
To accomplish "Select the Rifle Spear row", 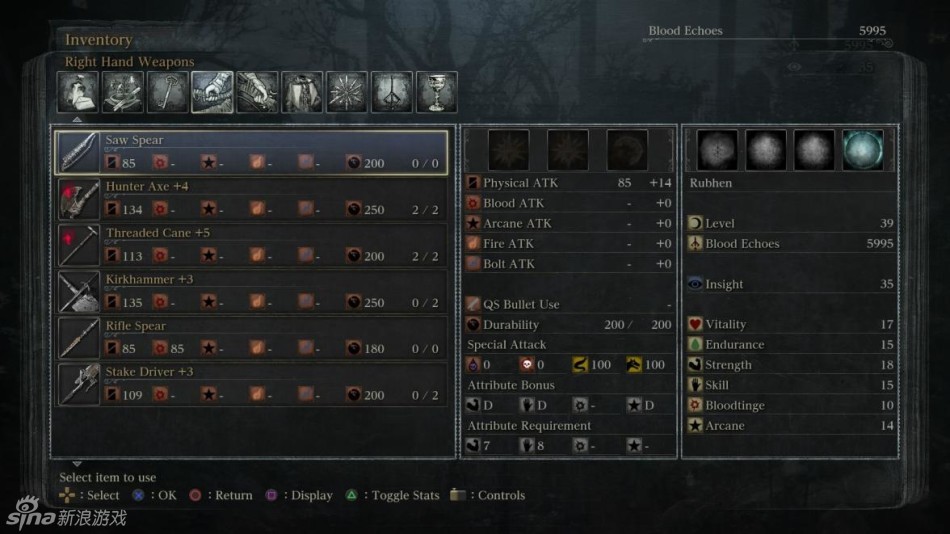I will point(251,338).
